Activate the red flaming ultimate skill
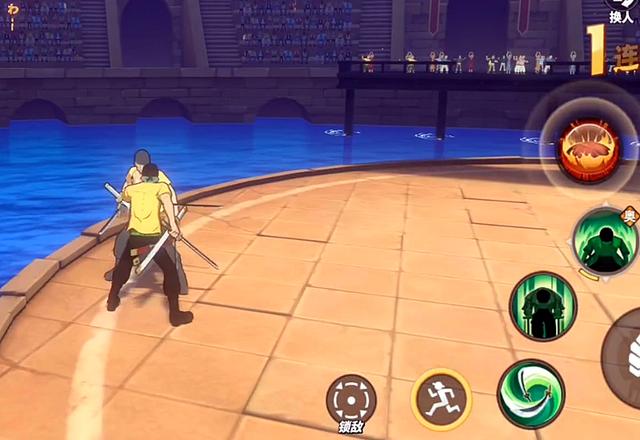Screen dimensions: 640x440 (588, 151)
